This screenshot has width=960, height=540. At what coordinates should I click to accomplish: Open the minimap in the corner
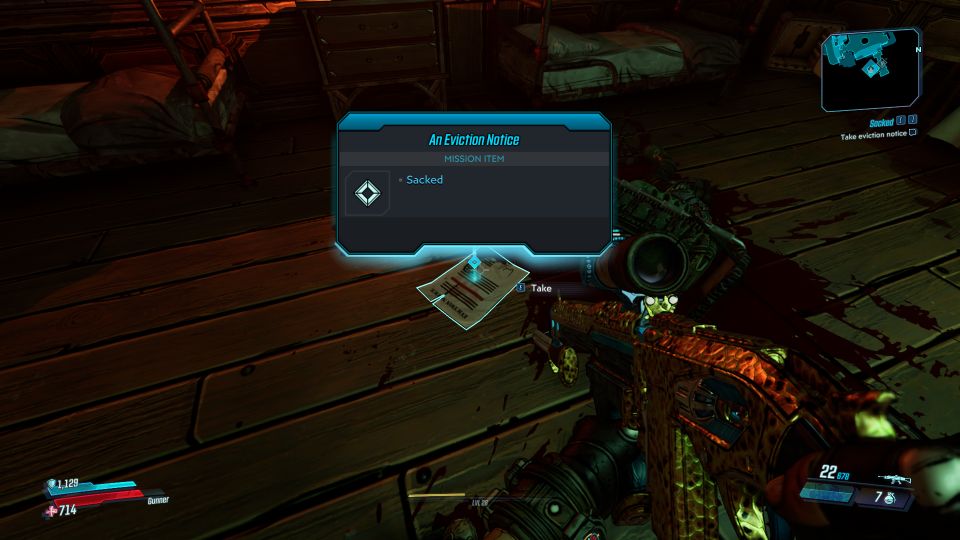point(870,69)
